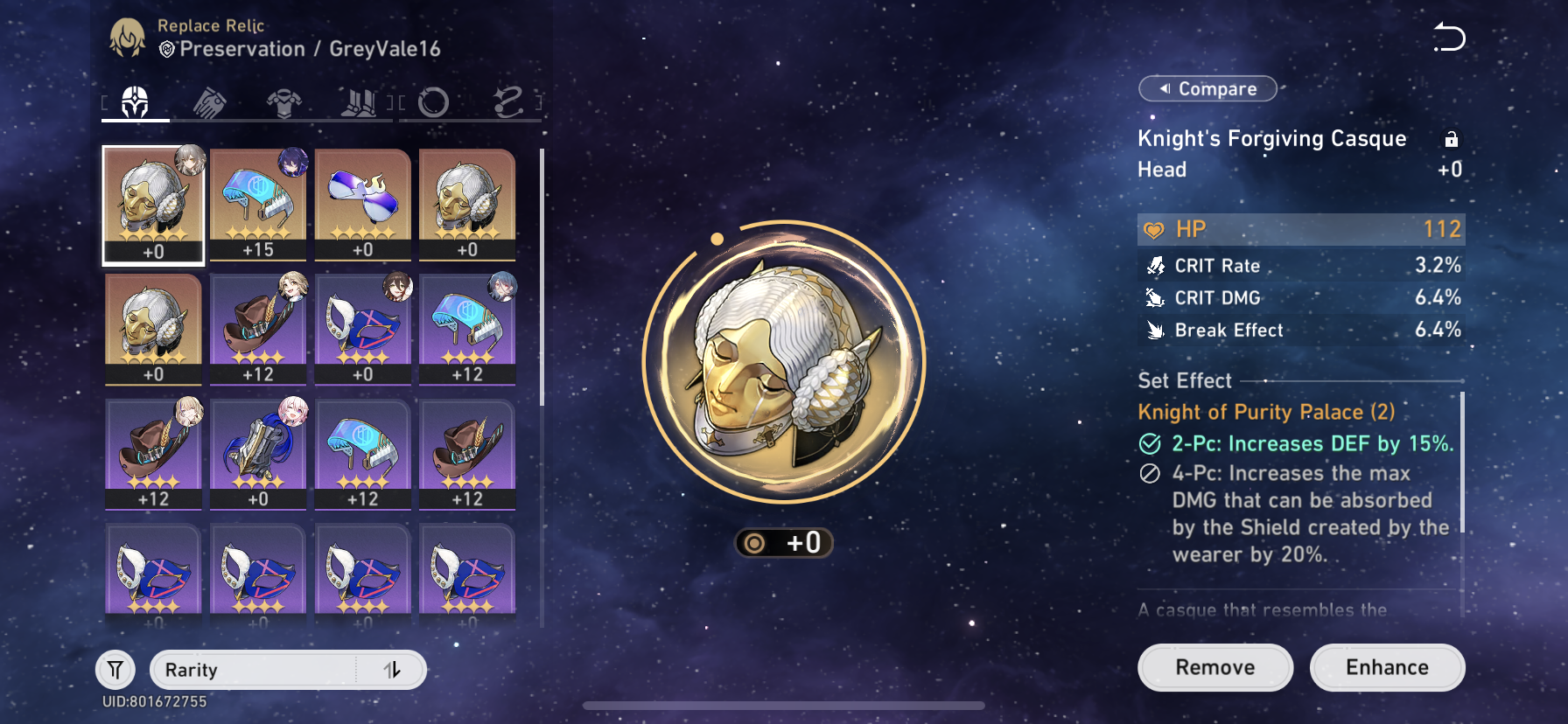Image resolution: width=1568 pixels, height=724 pixels.
Task: Lock the Knight's Forgiving Casque
Action: [x=1452, y=138]
